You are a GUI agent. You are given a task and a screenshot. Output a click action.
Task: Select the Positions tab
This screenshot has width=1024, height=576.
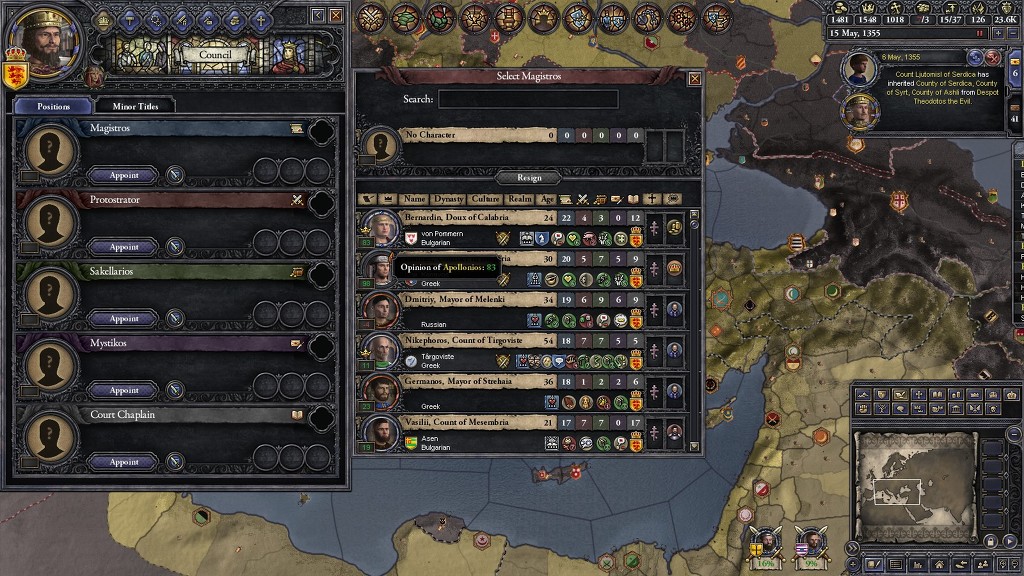[54, 105]
